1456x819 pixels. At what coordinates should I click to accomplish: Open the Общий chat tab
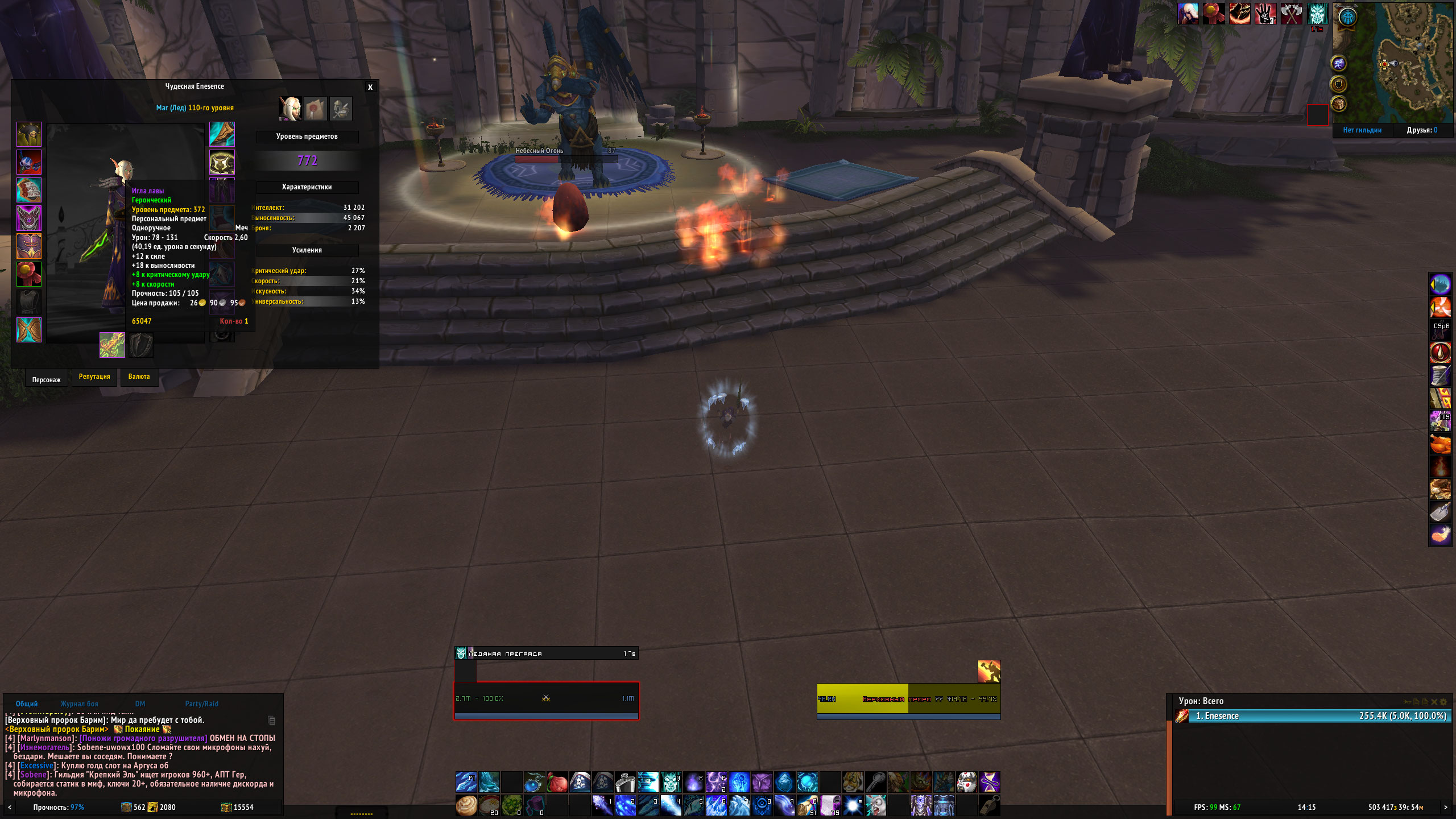[27, 704]
